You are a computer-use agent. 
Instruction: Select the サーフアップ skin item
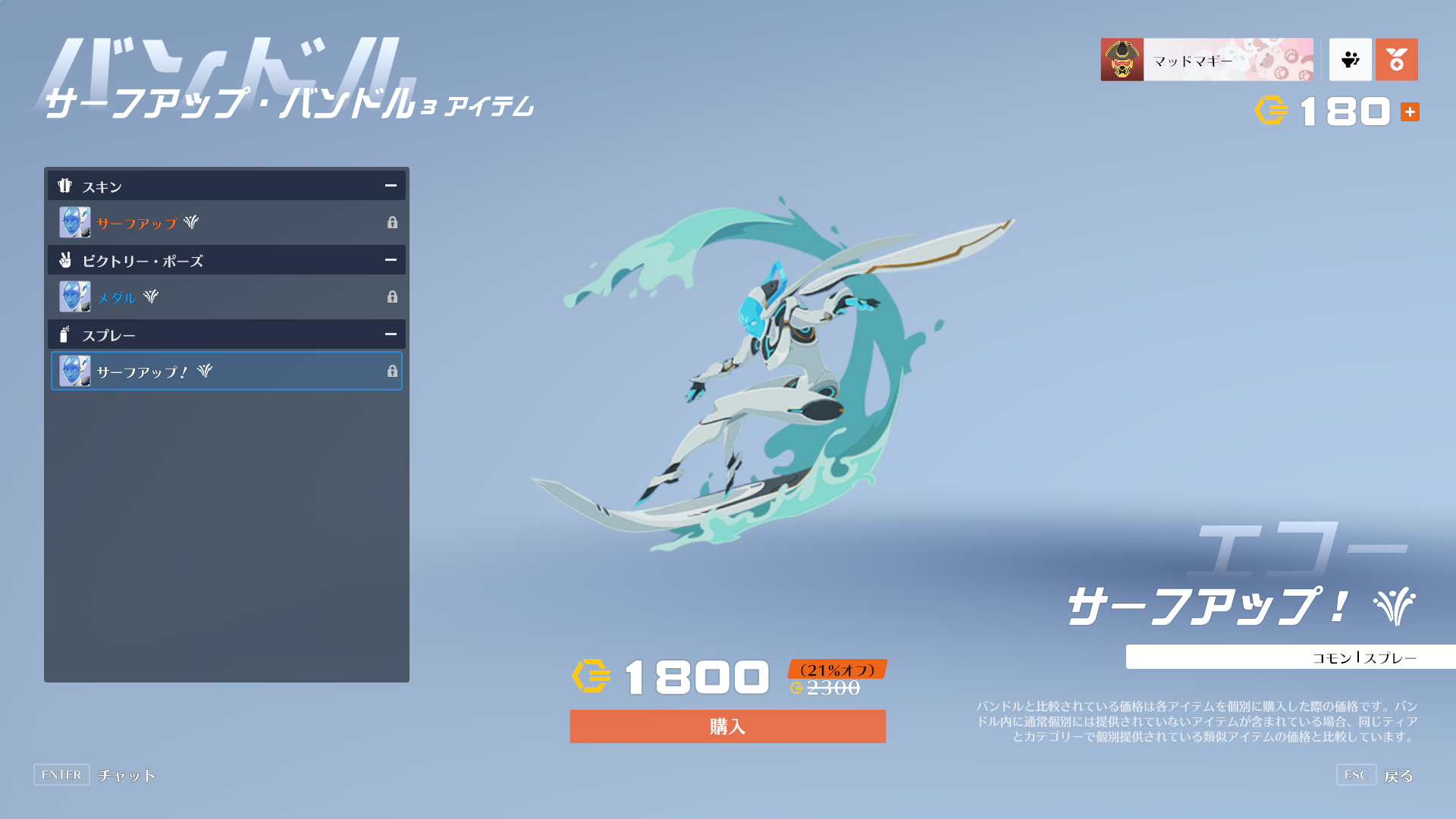(x=226, y=223)
